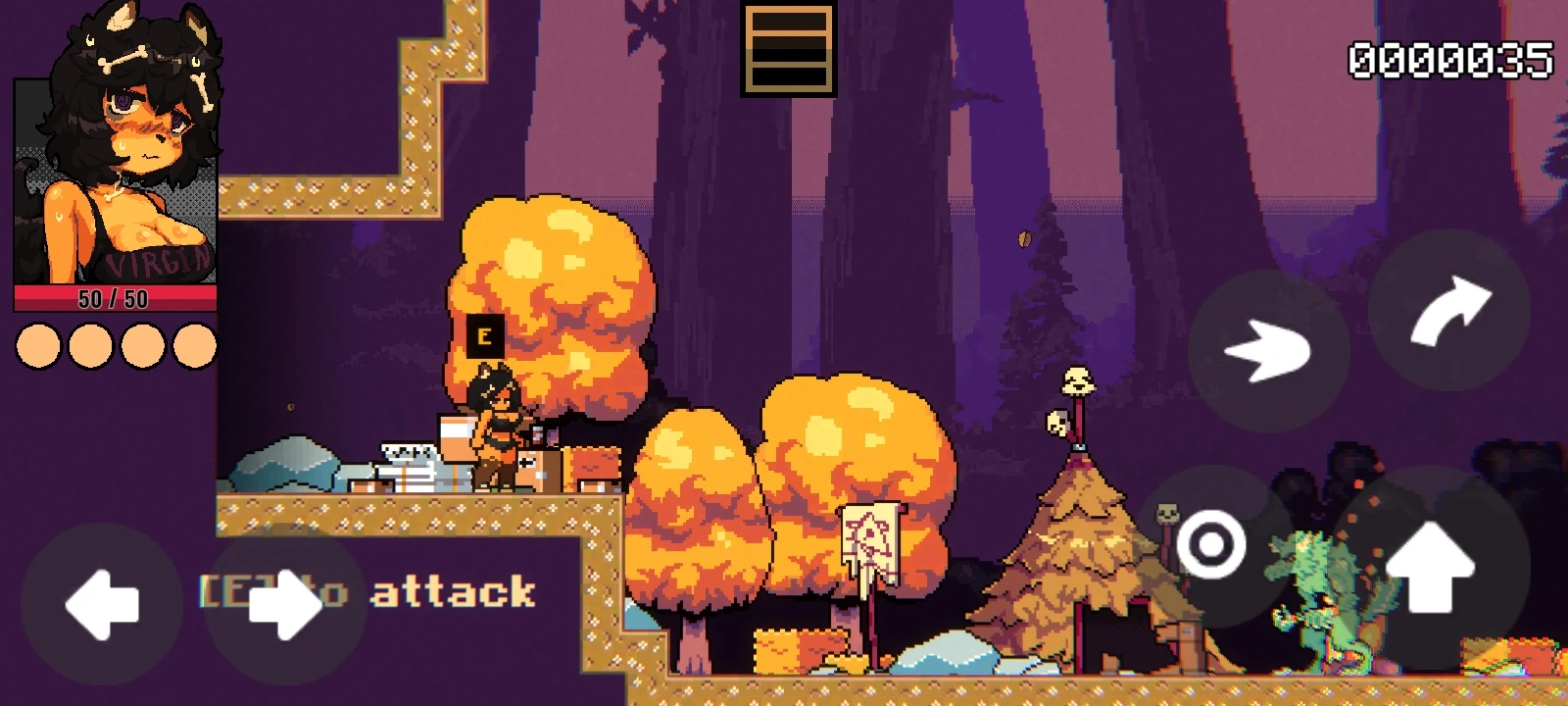Tap the circle target attack button
This screenshot has width=1568, height=706.
tap(1211, 545)
